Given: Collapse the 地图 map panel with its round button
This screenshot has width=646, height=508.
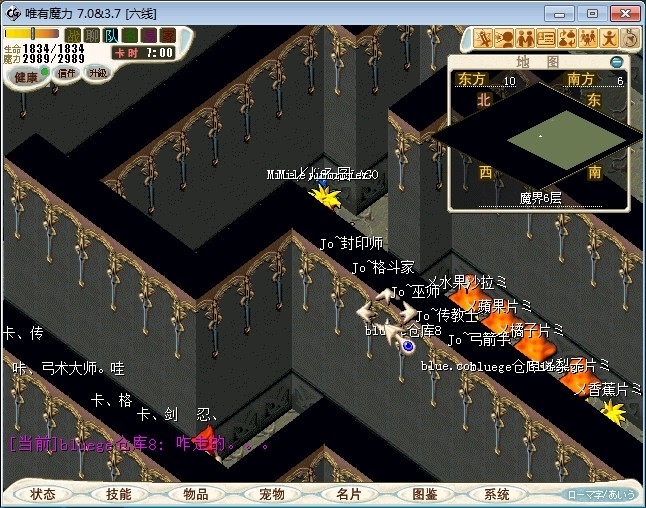Looking at the screenshot, I should [x=616, y=62].
